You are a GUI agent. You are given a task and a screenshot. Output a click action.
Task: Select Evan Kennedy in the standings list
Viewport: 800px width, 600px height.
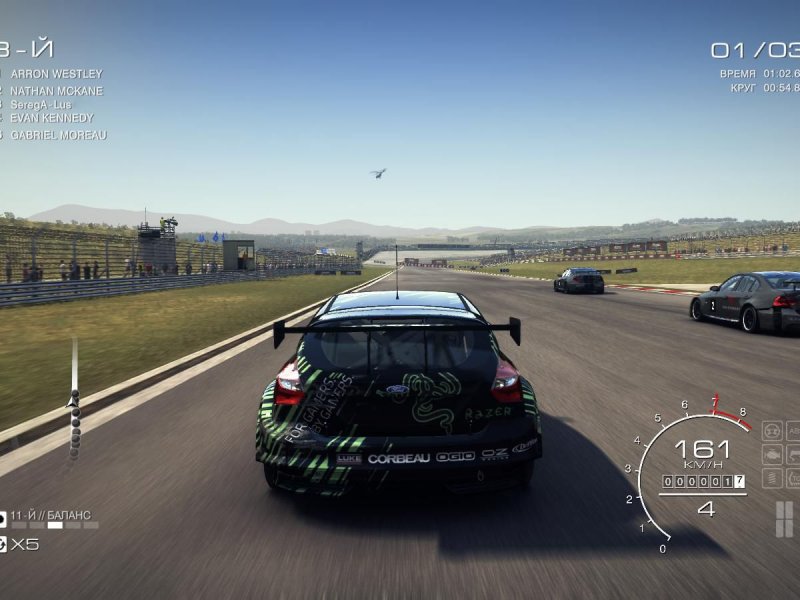pyautogui.click(x=52, y=118)
